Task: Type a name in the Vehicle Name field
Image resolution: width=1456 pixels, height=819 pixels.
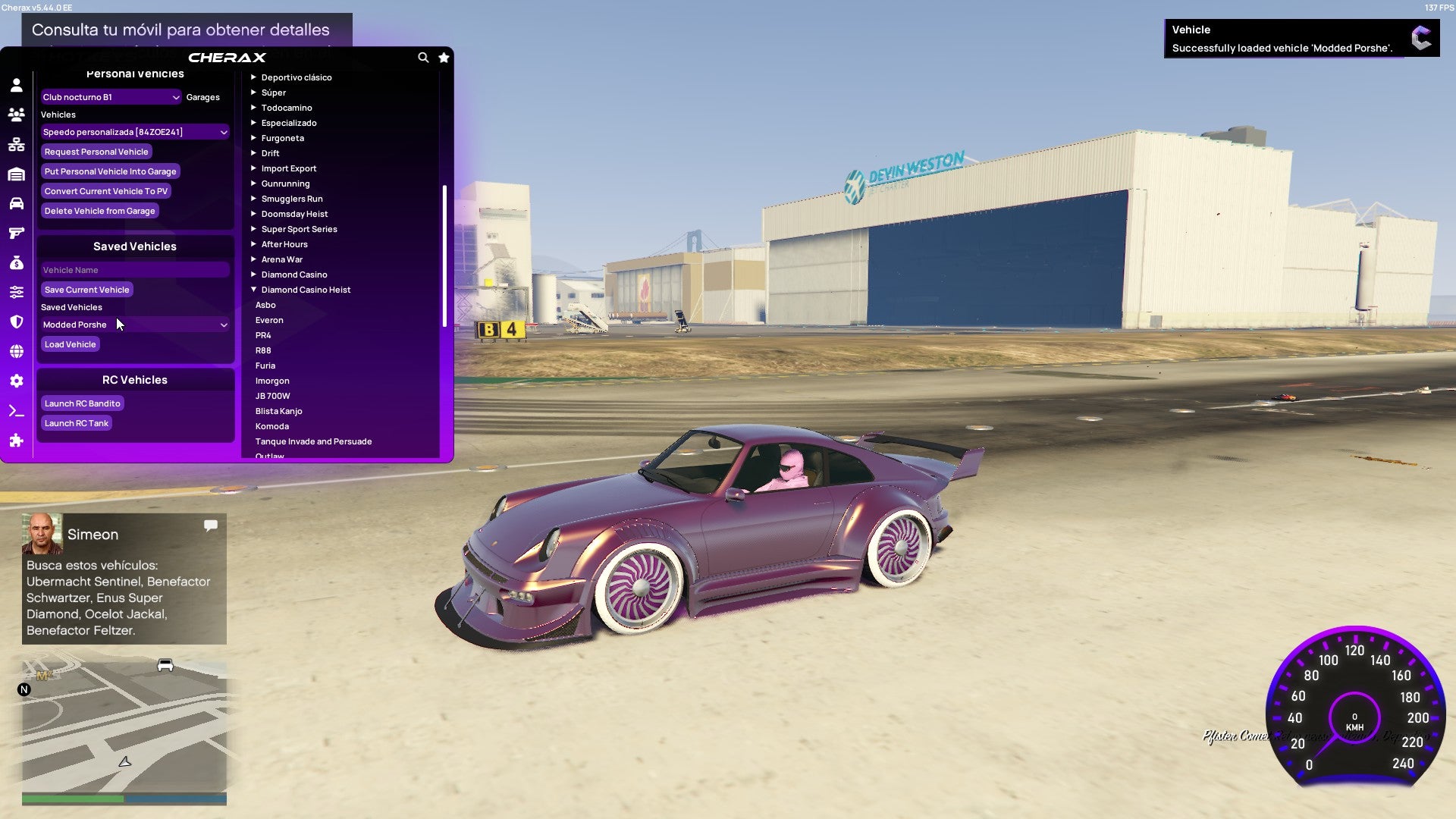Action: (x=135, y=269)
